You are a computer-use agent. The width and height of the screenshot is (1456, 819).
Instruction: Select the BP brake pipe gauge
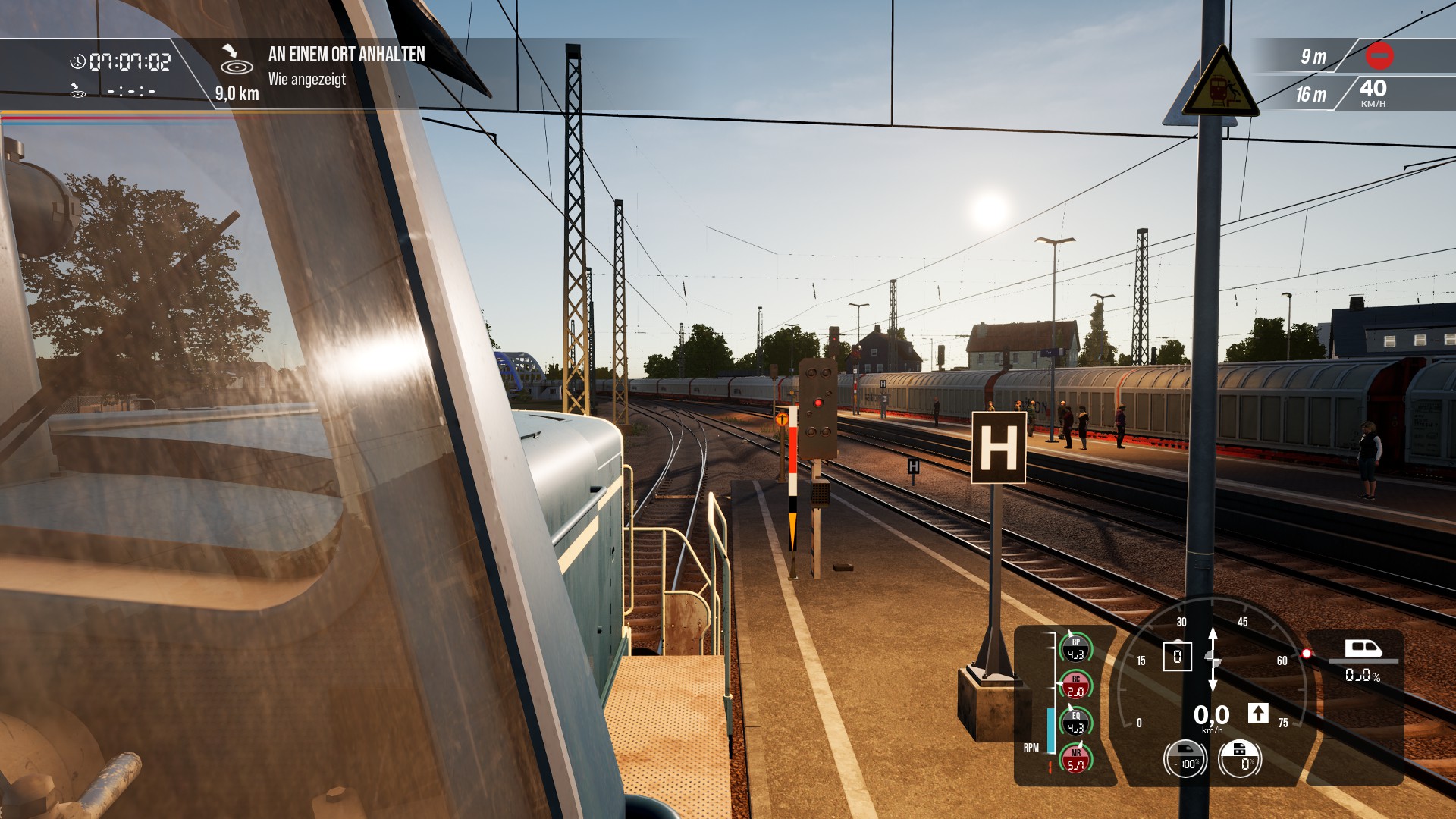point(1075,648)
